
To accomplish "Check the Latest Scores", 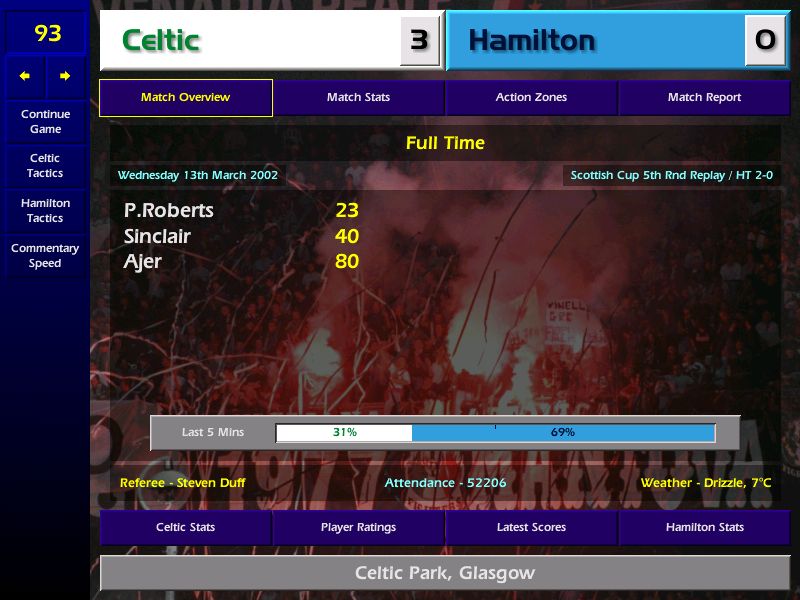I will click(x=531, y=527).
